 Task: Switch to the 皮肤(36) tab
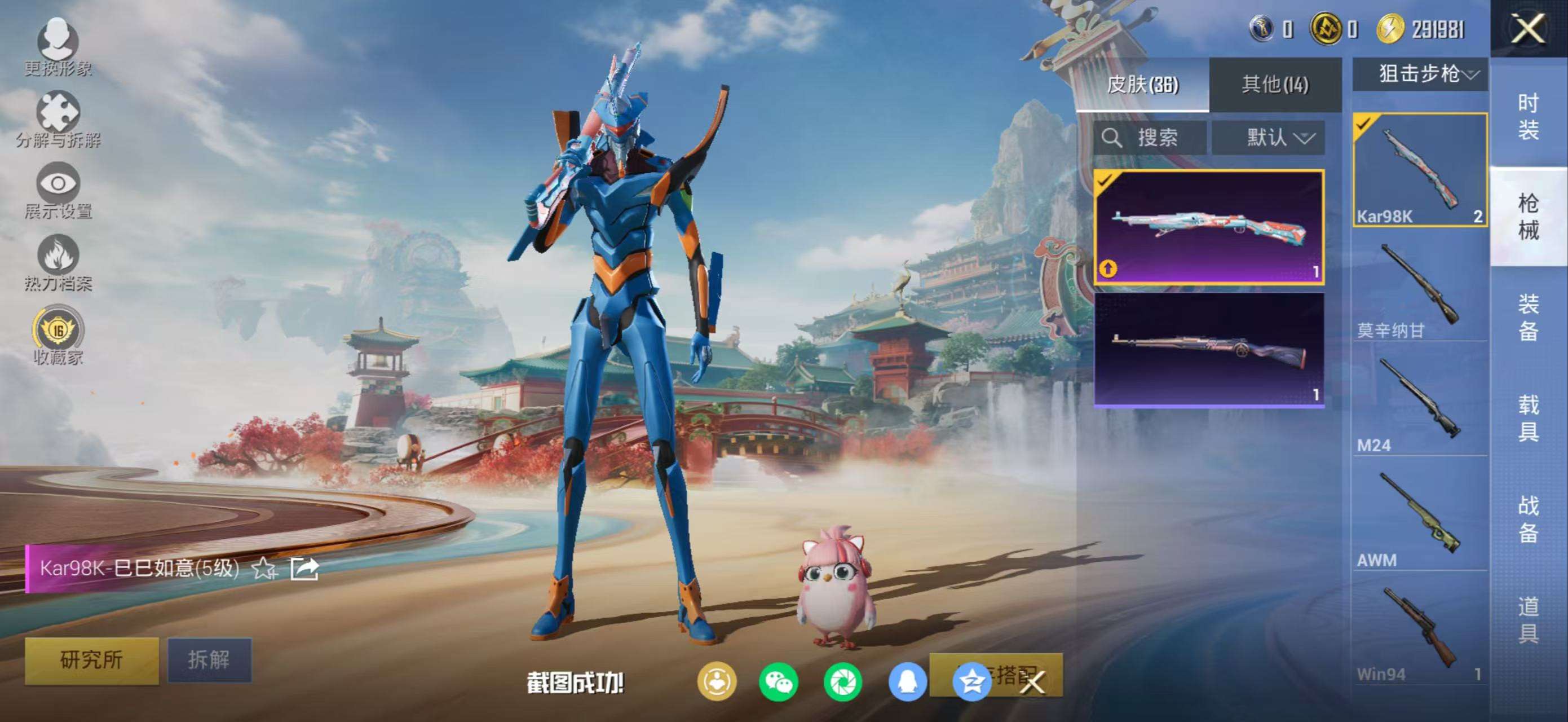click(x=1142, y=85)
